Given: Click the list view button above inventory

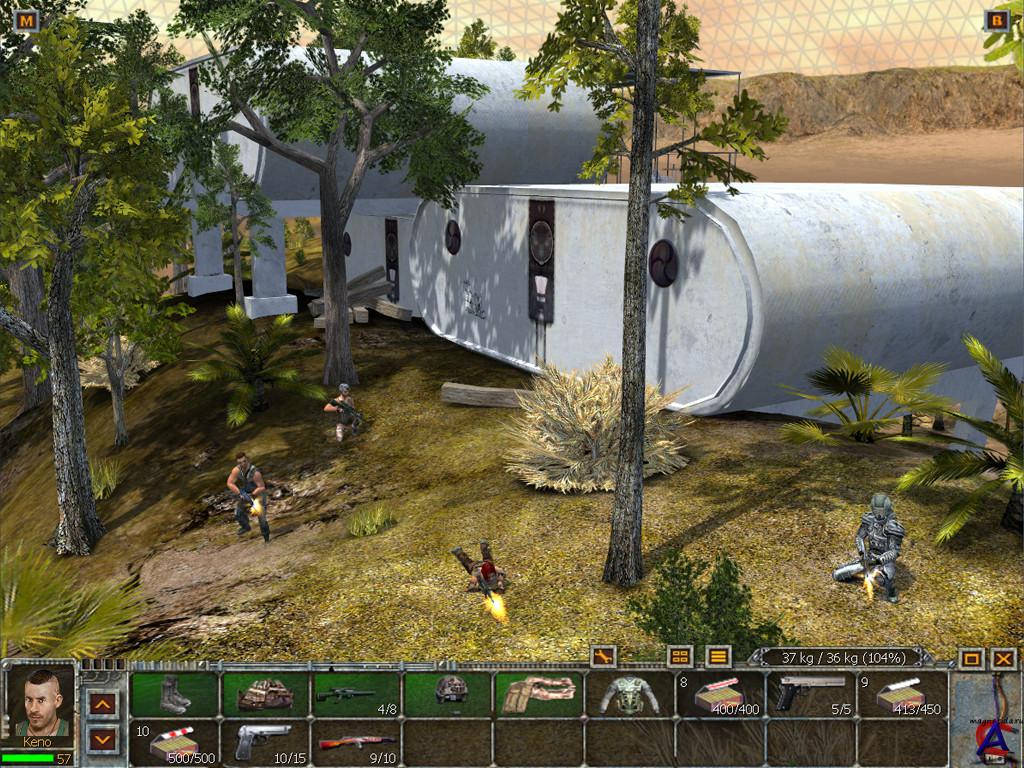Looking at the screenshot, I should coord(718,657).
